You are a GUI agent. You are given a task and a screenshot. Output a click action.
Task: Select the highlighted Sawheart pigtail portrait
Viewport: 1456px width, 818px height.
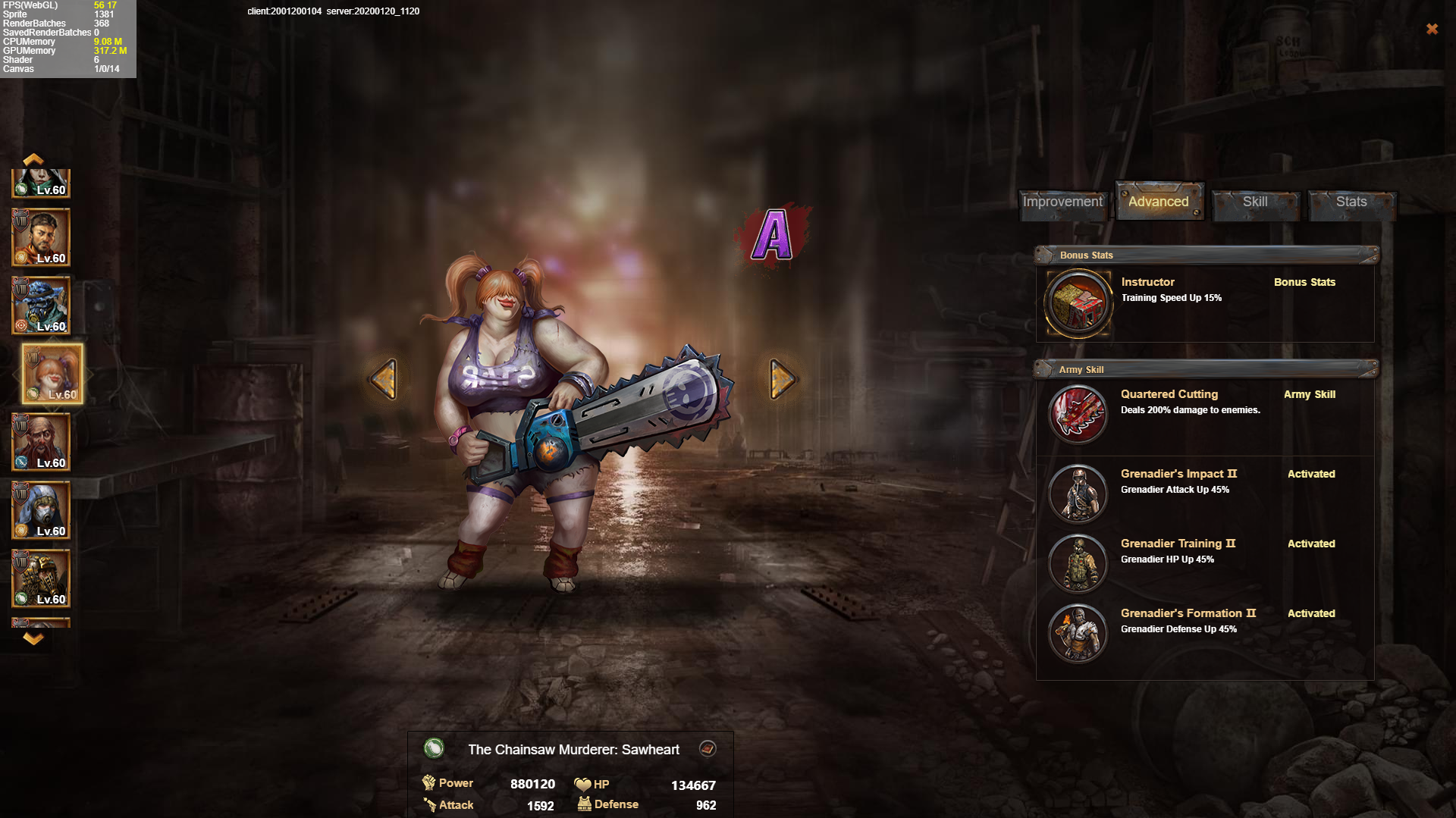pos(52,374)
